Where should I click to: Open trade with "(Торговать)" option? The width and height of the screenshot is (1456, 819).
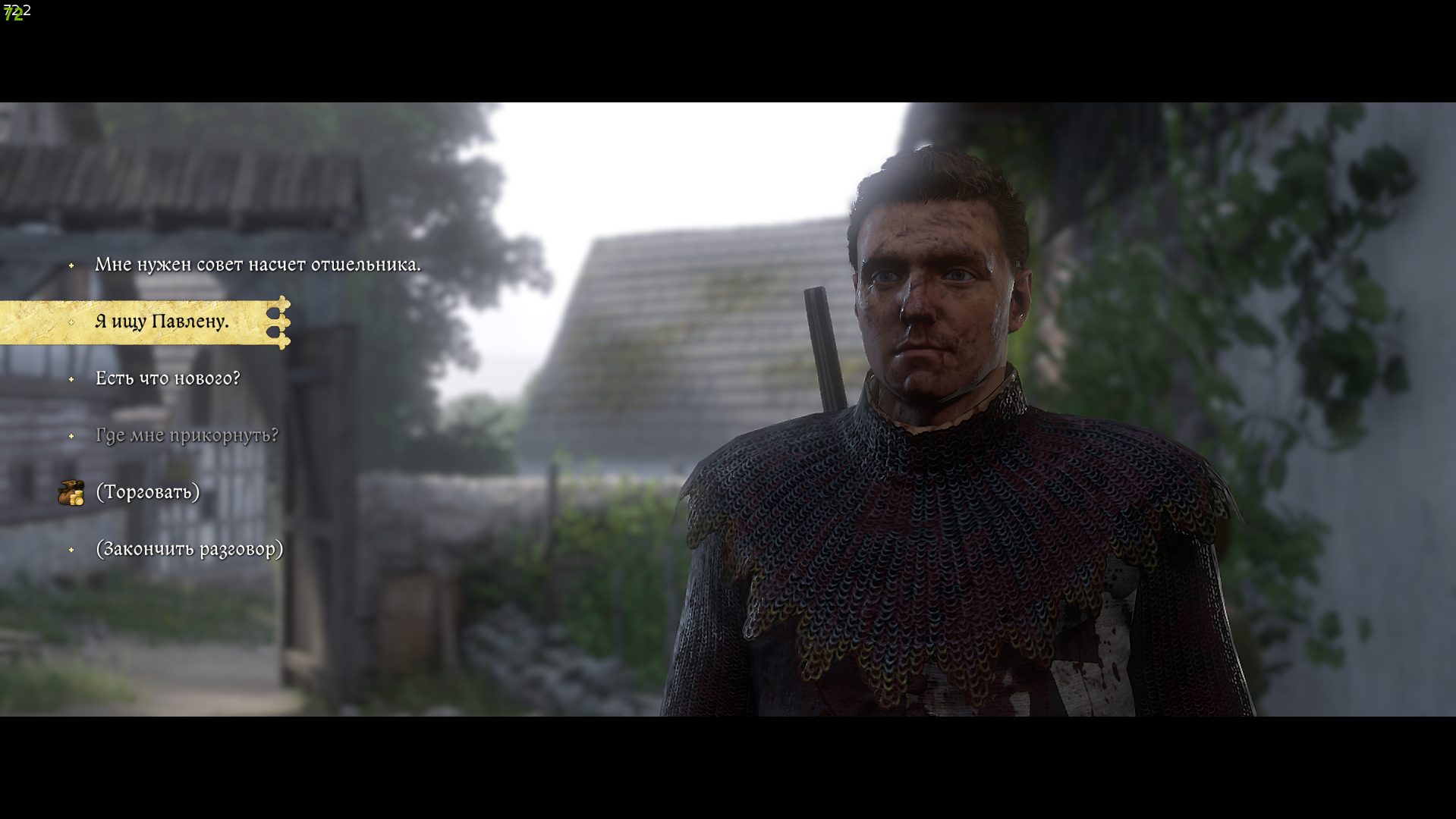[x=148, y=492]
